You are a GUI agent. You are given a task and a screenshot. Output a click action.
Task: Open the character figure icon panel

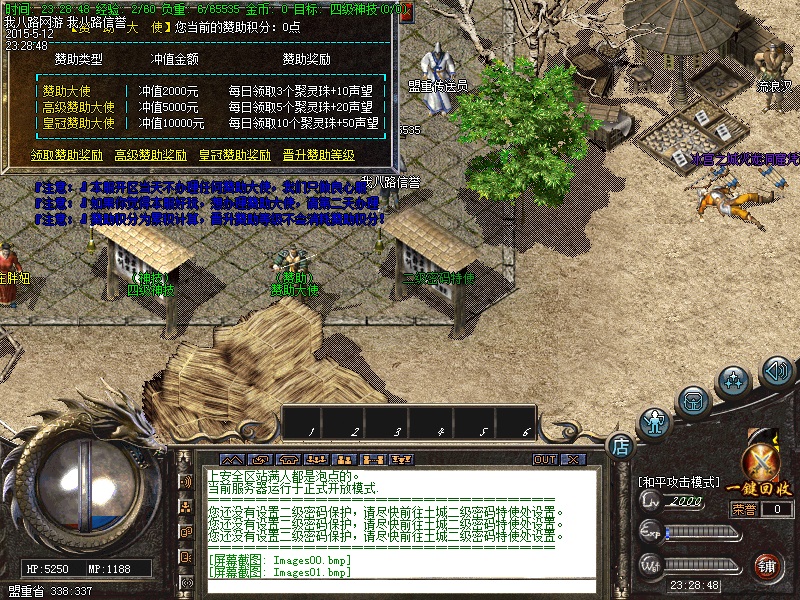tap(655, 422)
